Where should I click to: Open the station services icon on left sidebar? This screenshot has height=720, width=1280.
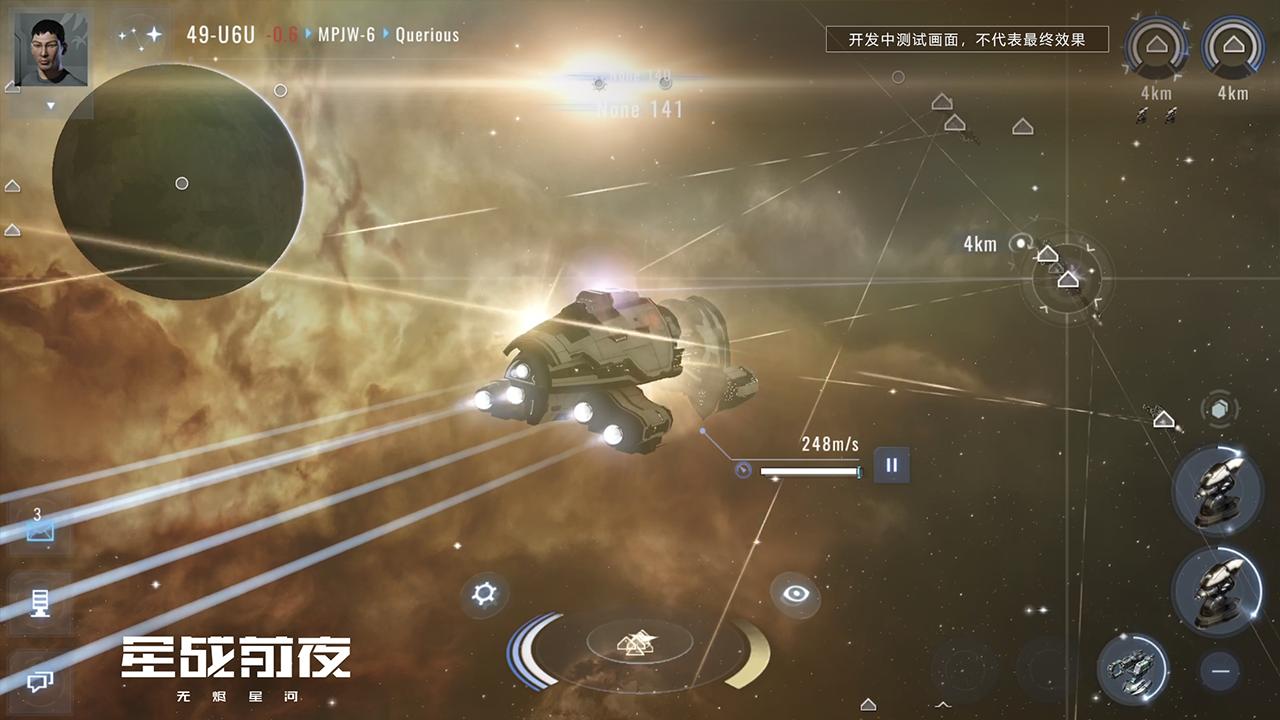40,602
